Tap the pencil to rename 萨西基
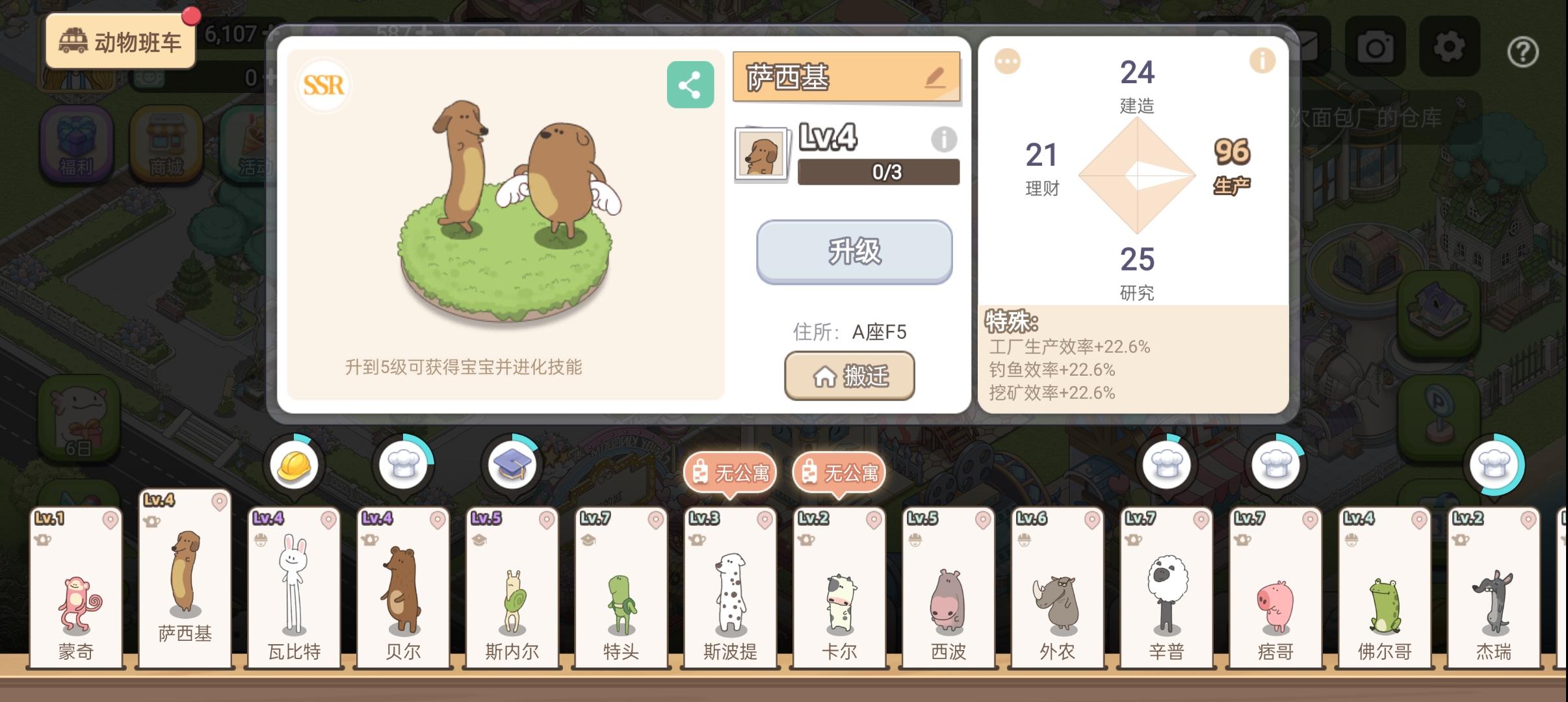 (934, 77)
